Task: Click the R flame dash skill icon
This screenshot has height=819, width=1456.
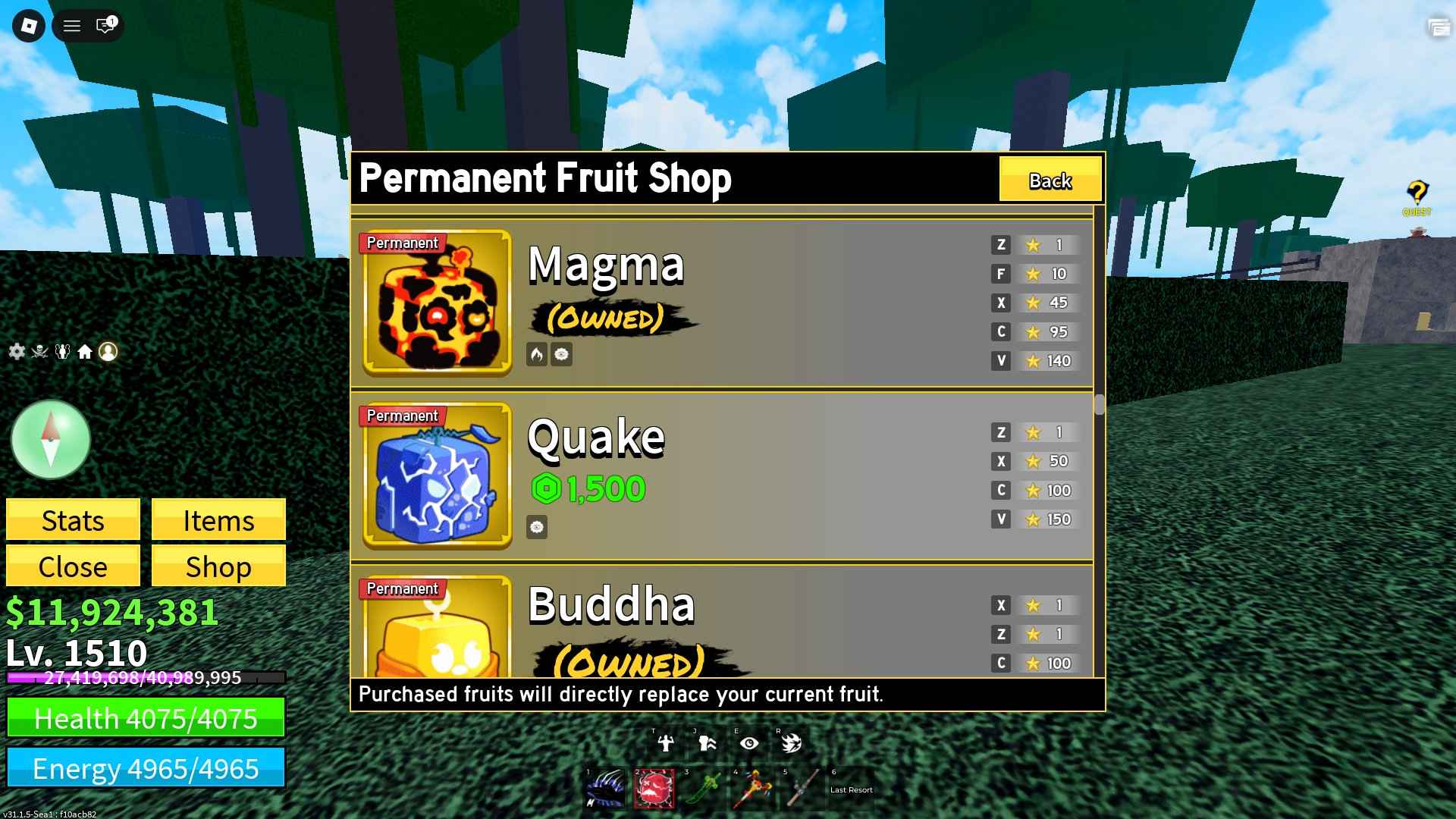Action: coord(790,744)
